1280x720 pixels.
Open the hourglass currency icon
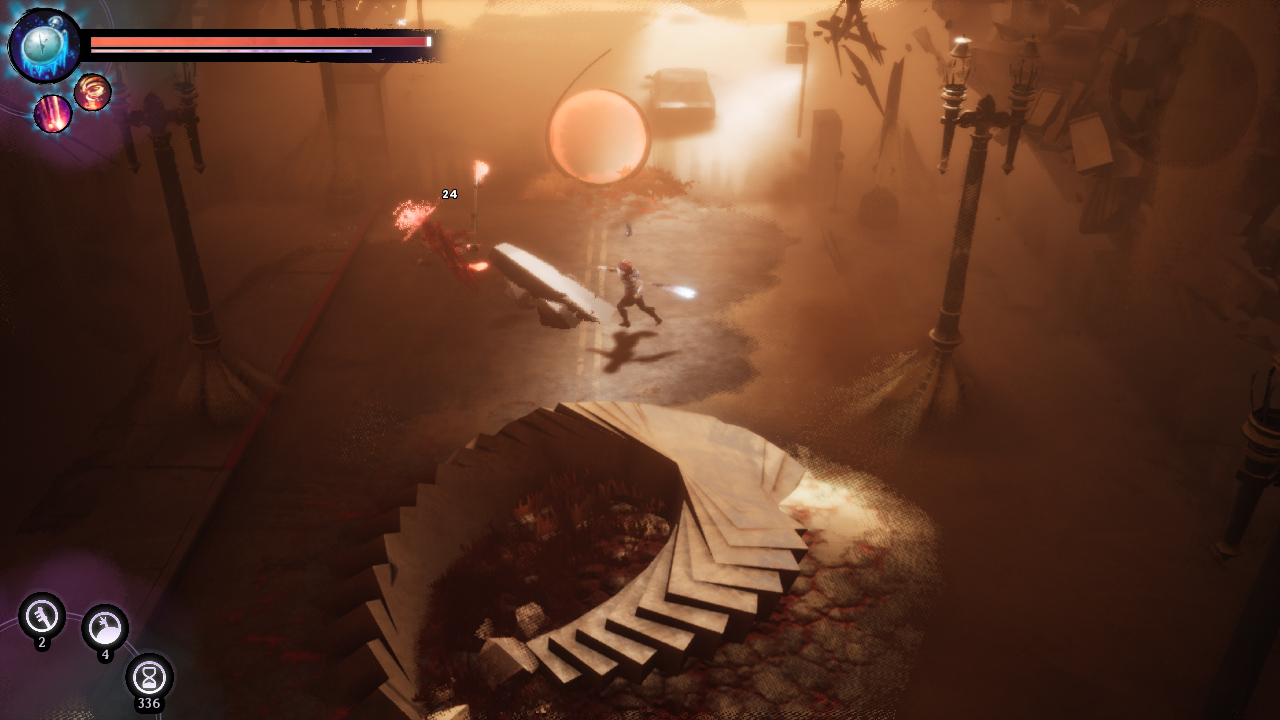[149, 677]
